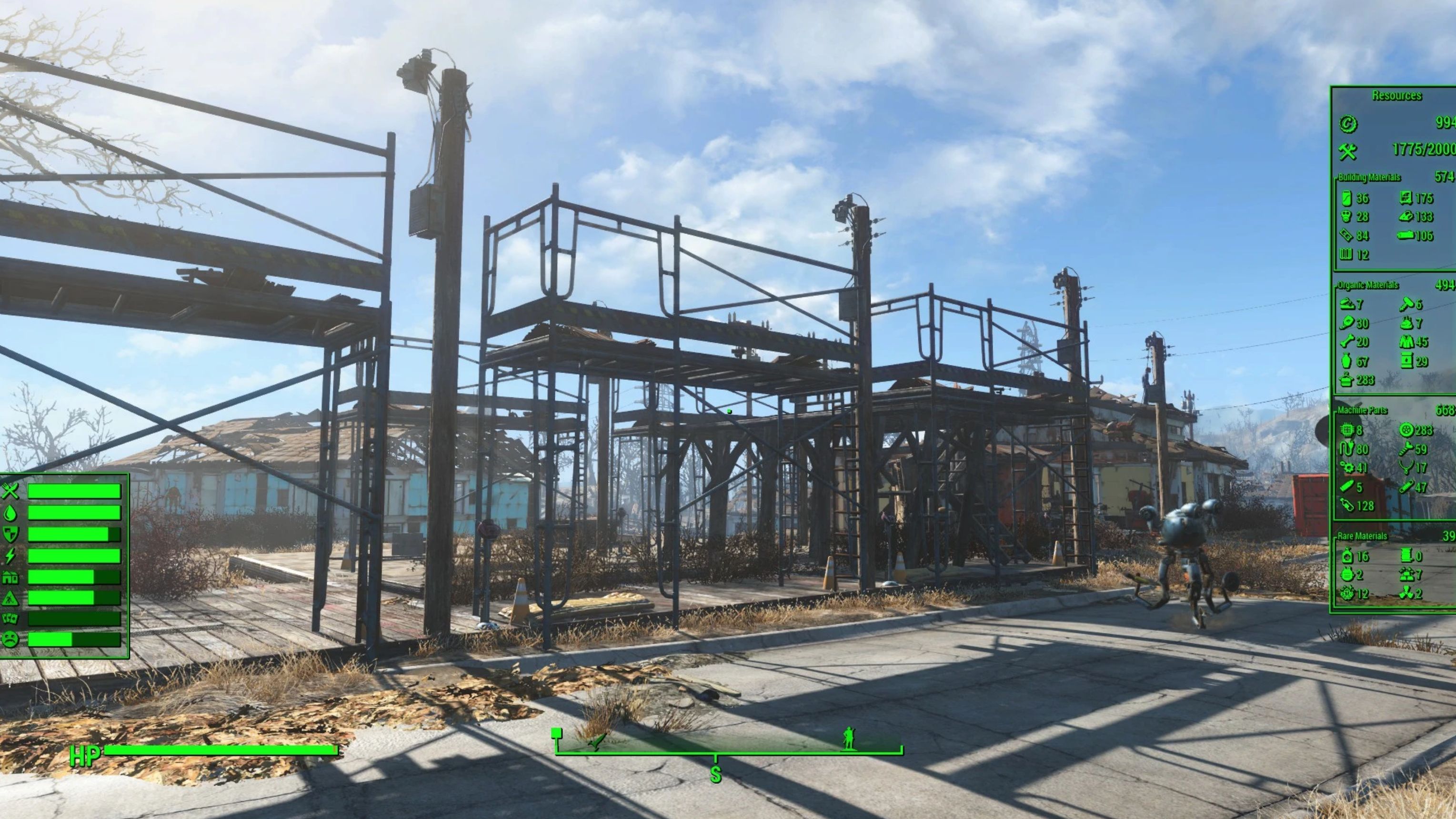The image size is (1456, 819).
Task: Select the sad face happiness icon
Action: (x=10, y=639)
